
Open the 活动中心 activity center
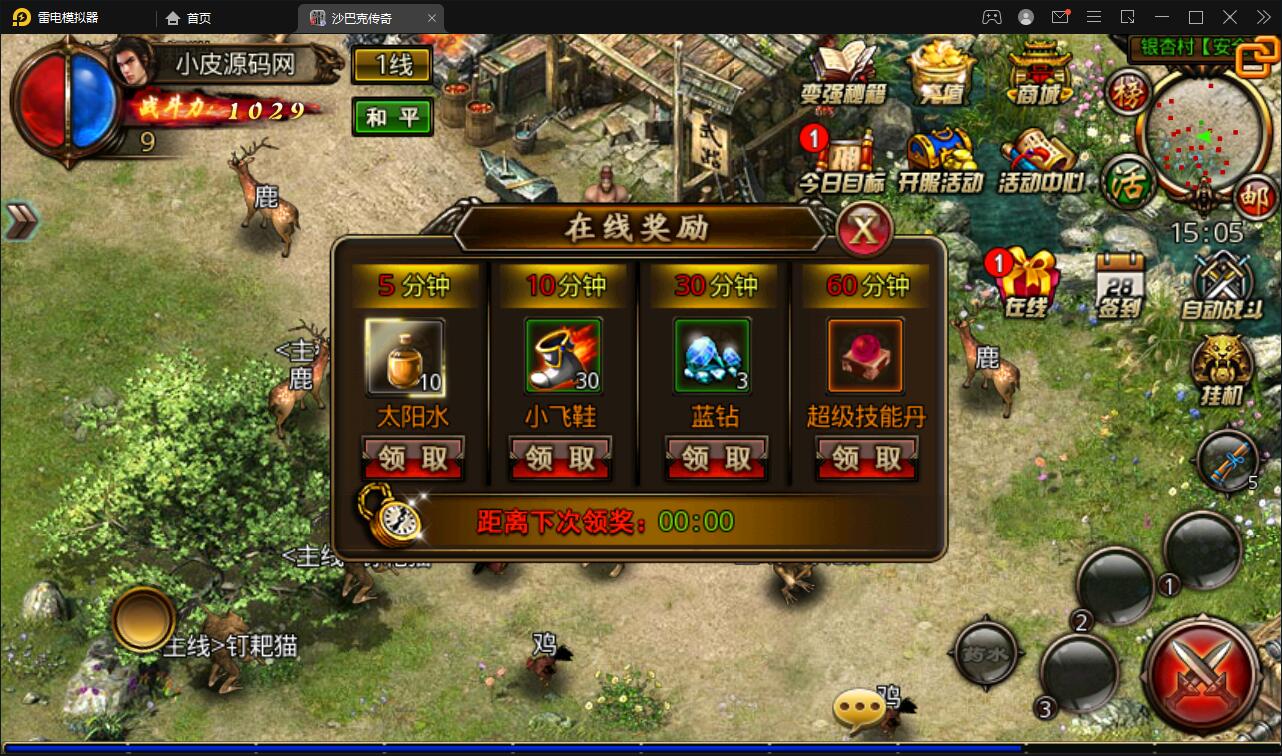coord(1040,160)
